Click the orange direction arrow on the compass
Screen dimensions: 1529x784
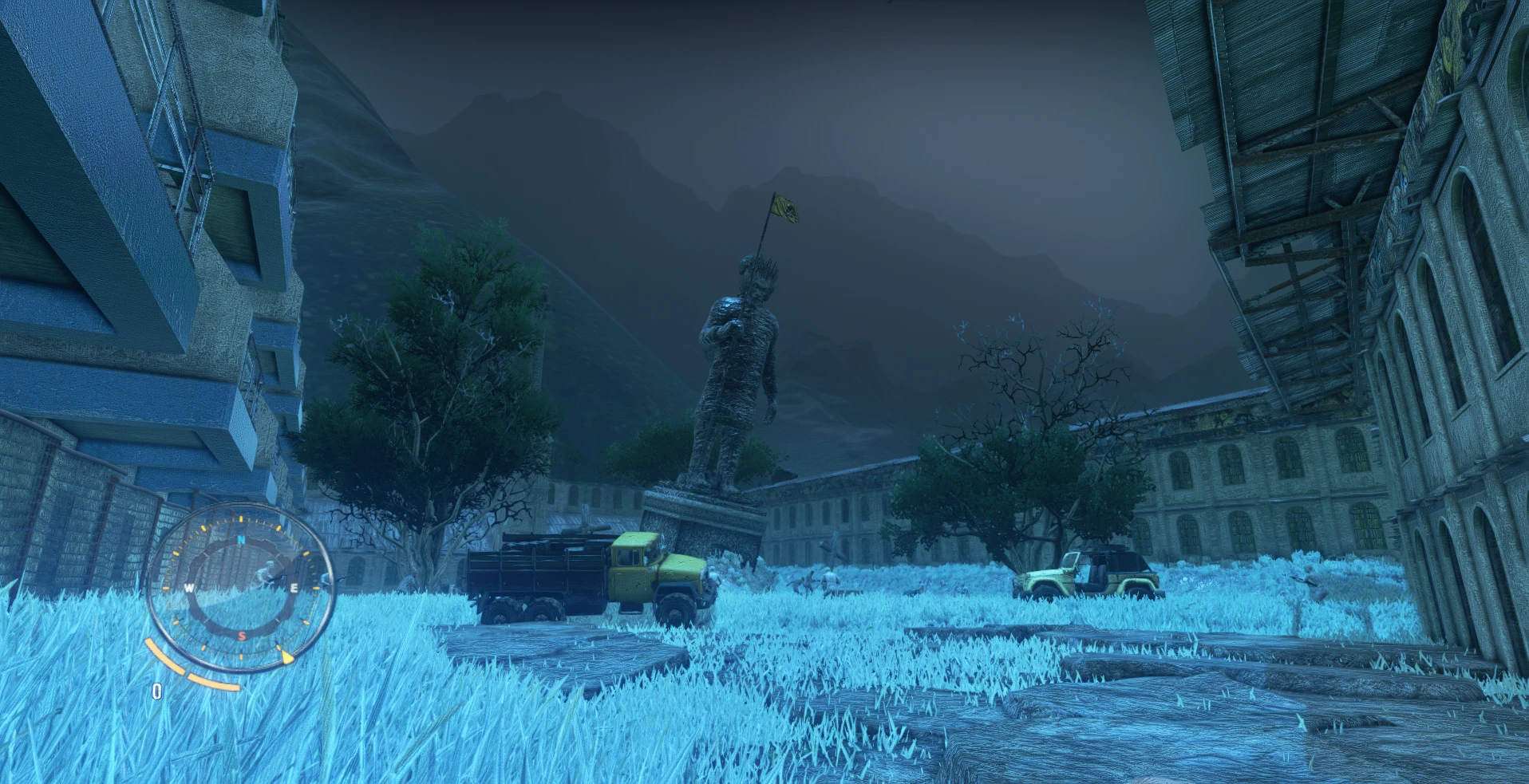pyautogui.click(x=287, y=656)
